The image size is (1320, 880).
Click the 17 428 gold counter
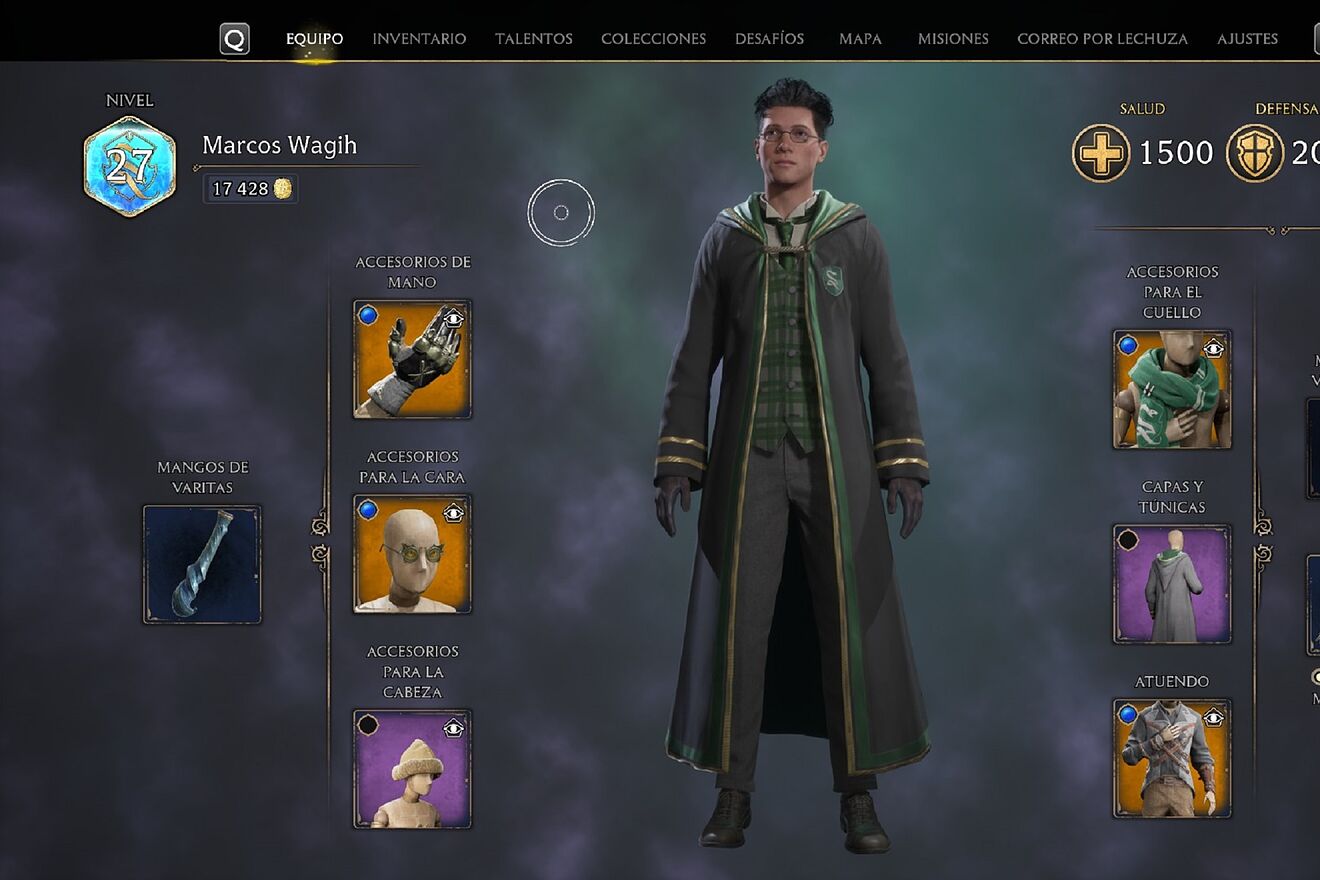coord(249,189)
